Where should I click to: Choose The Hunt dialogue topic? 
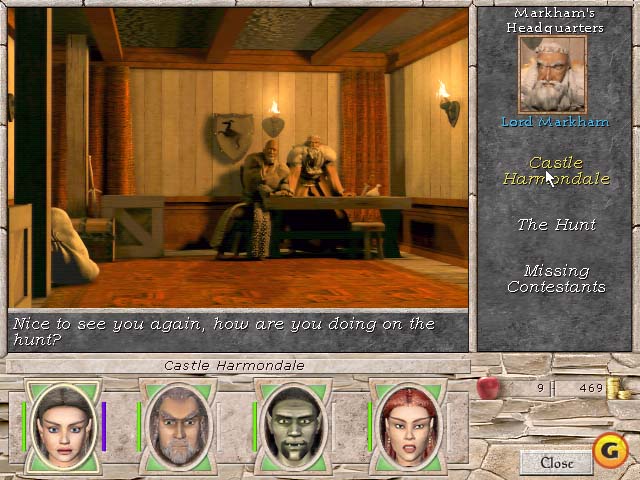[556, 225]
